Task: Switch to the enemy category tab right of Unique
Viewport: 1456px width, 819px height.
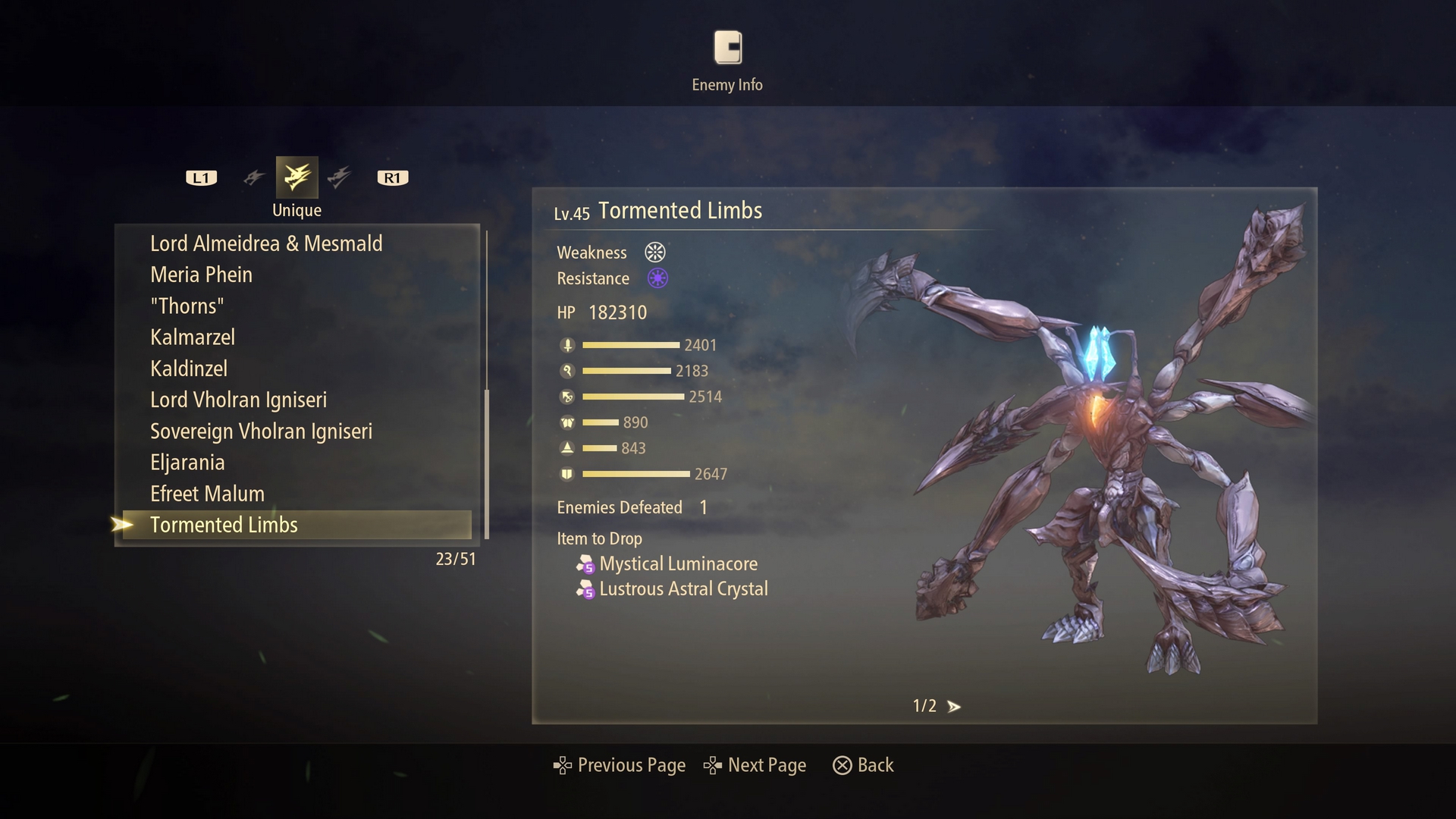Action: pos(339,177)
